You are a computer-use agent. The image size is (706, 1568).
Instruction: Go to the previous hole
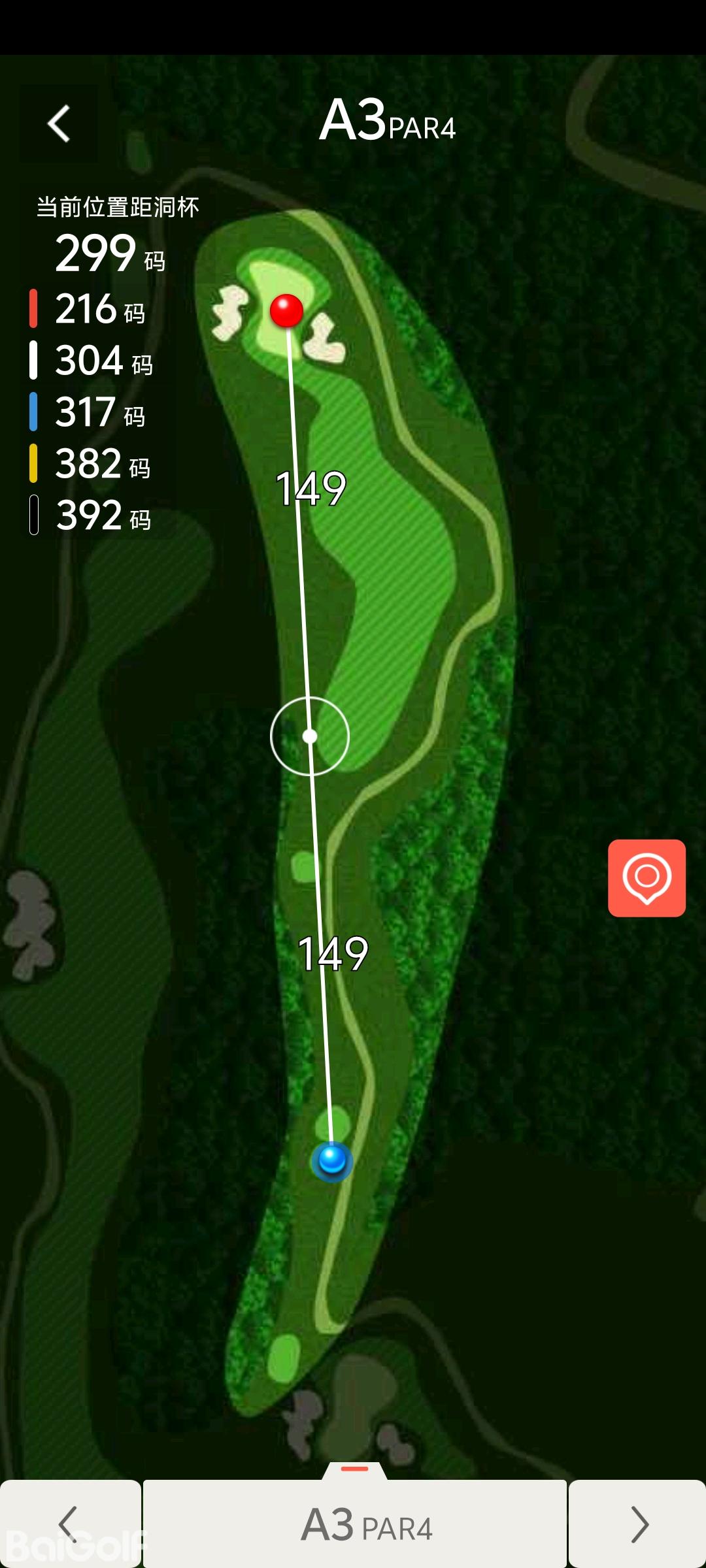click(70, 1524)
